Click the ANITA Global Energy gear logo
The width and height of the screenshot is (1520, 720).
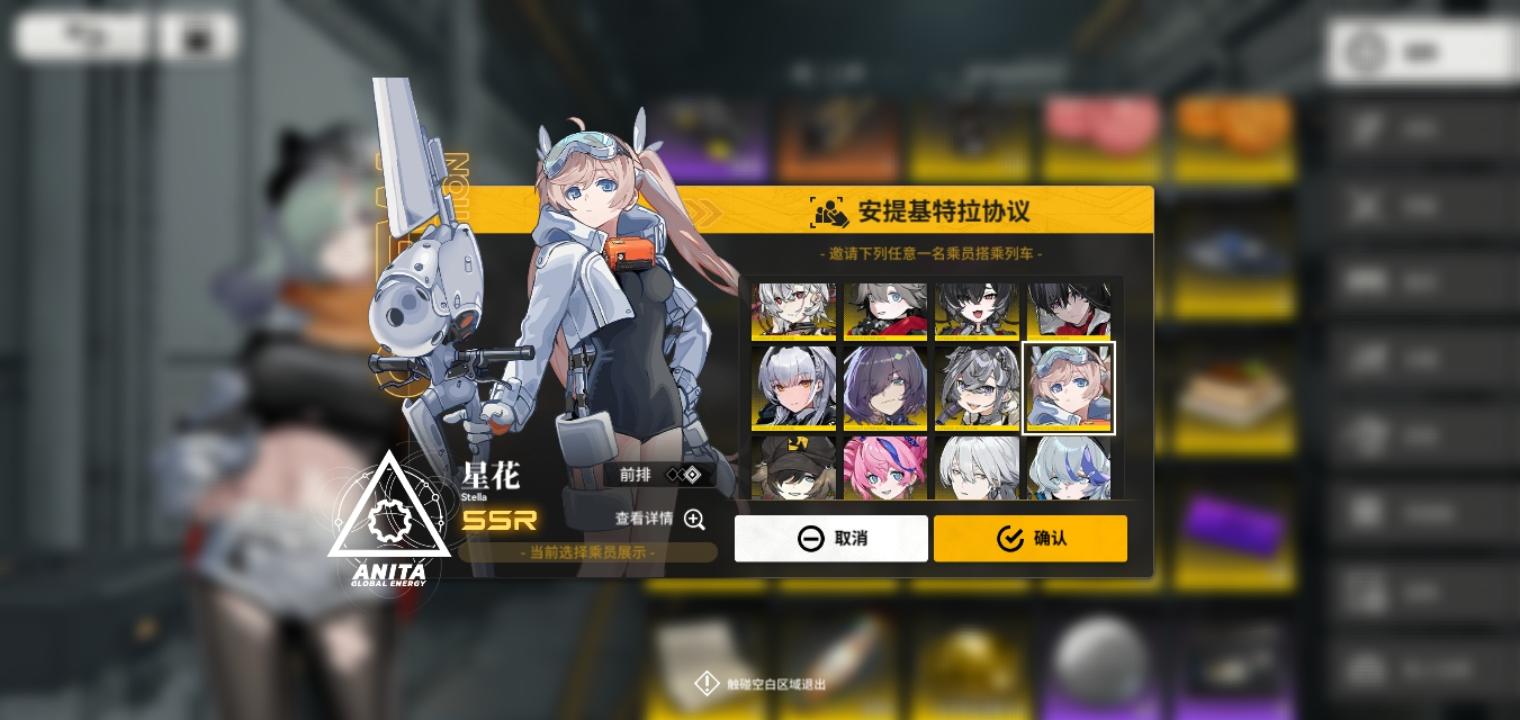tap(390, 520)
